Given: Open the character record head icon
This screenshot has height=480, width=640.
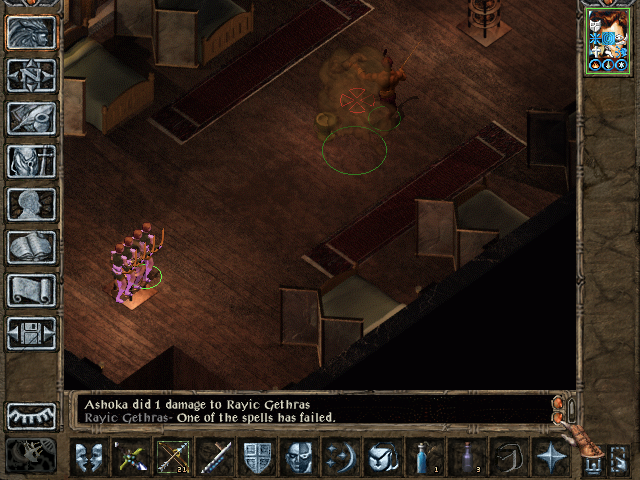Looking at the screenshot, I should pyautogui.click(x=31, y=204).
